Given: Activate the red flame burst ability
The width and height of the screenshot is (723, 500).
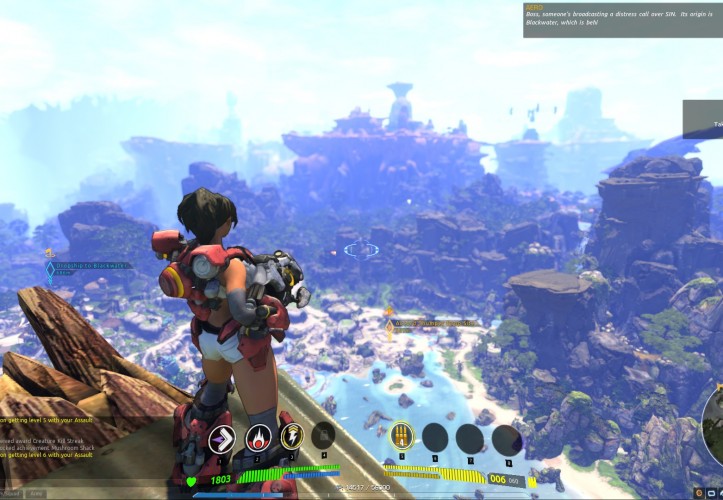Looking at the screenshot, I should click(258, 437).
